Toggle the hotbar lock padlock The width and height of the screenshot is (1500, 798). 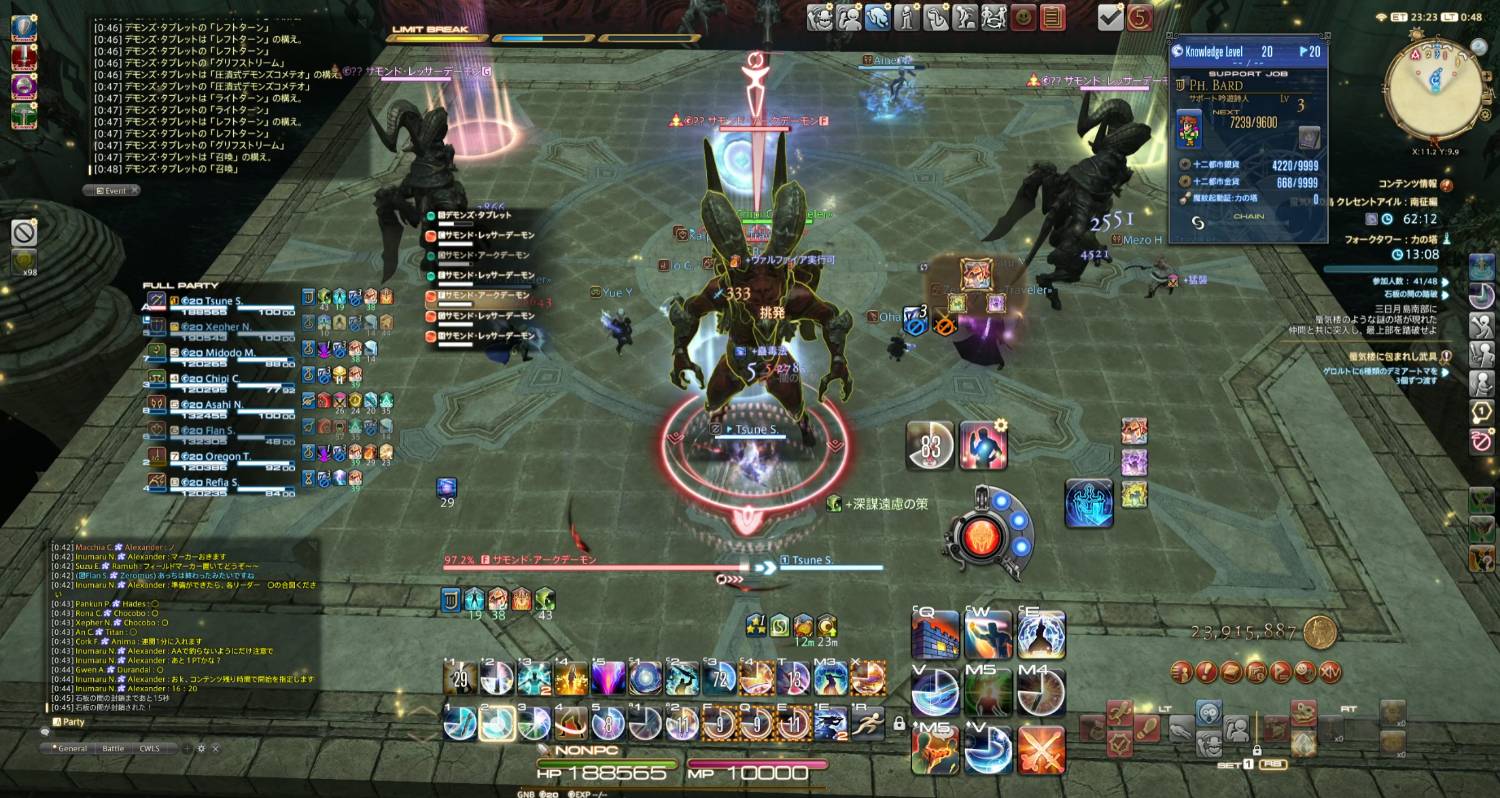coord(899,723)
